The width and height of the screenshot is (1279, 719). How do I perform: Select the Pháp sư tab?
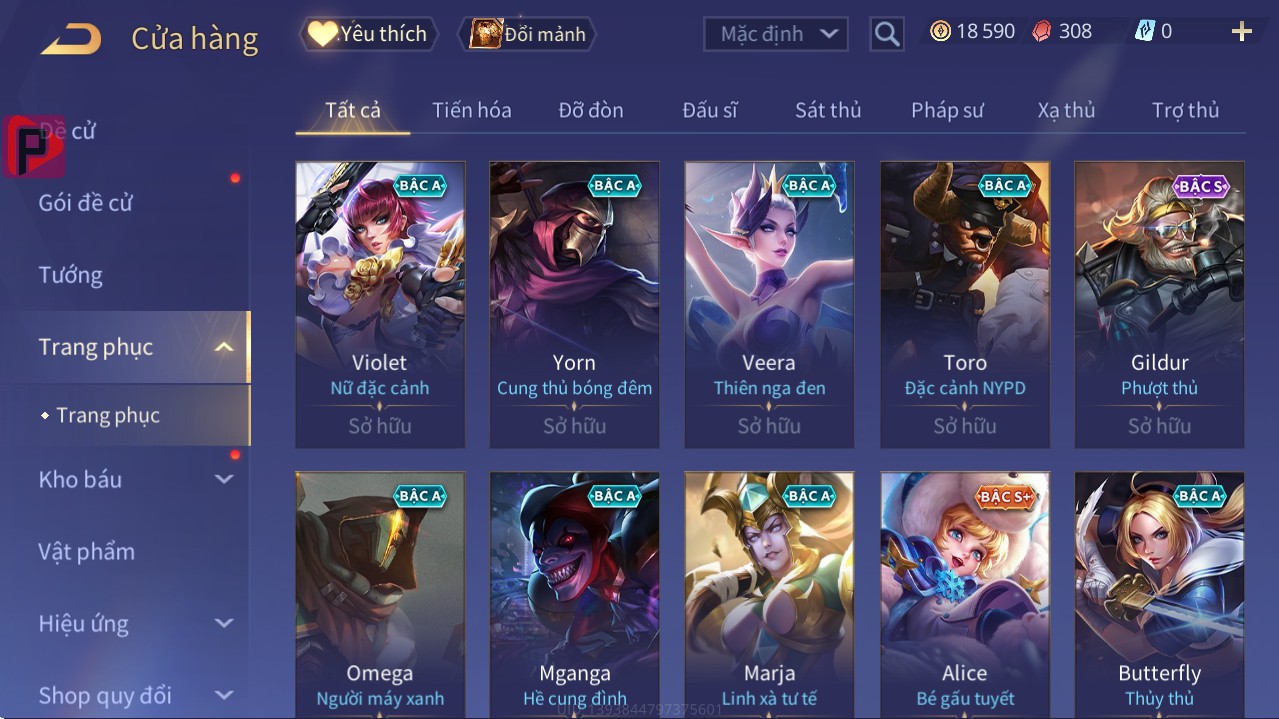coord(947,110)
